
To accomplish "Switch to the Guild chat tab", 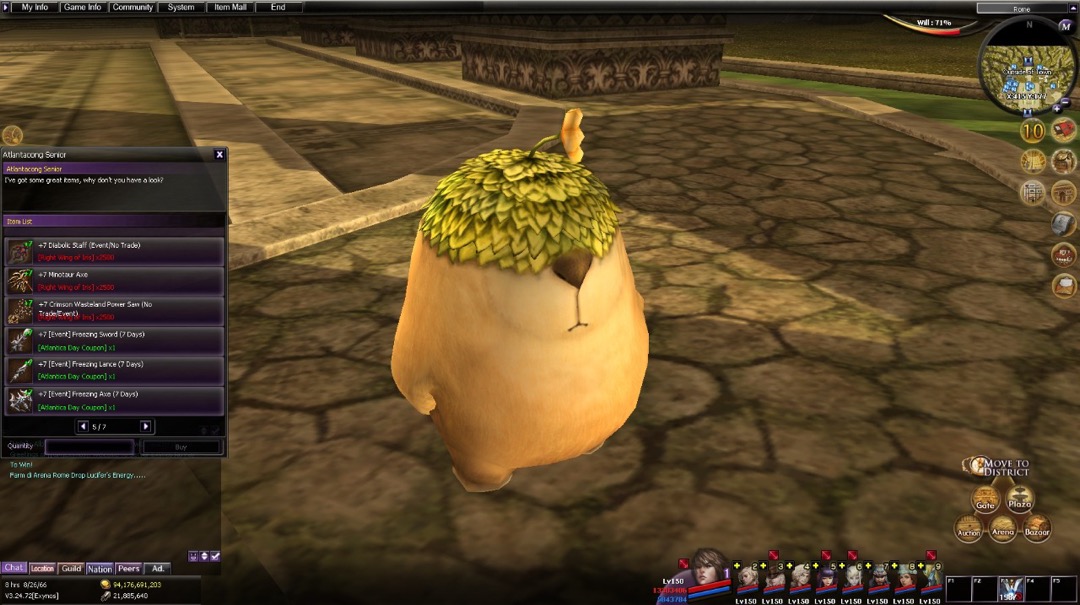I will tap(71, 569).
